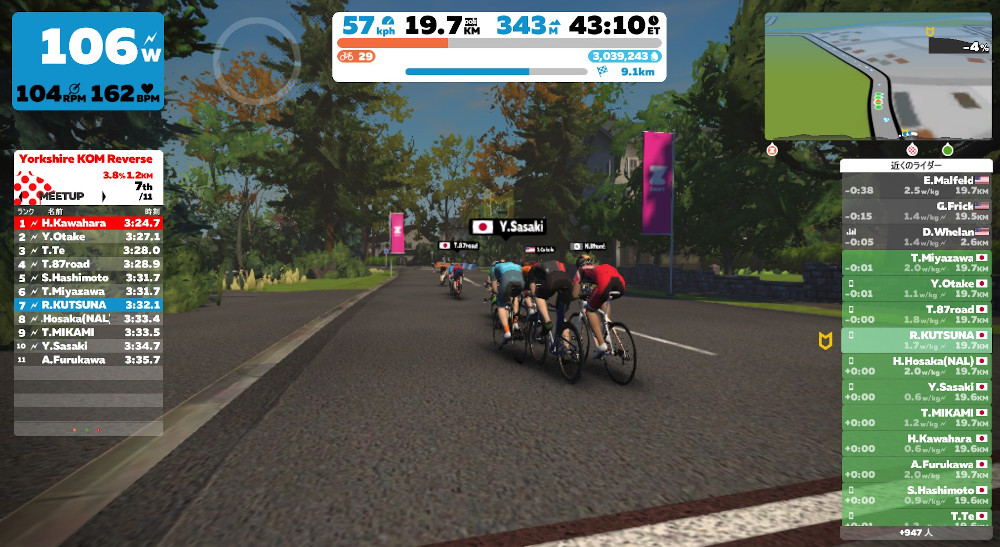Click the highlighted R.KUTSUNA row in nearby riders
Viewport: 1000px width, 547px height.
pyautogui.click(x=915, y=341)
